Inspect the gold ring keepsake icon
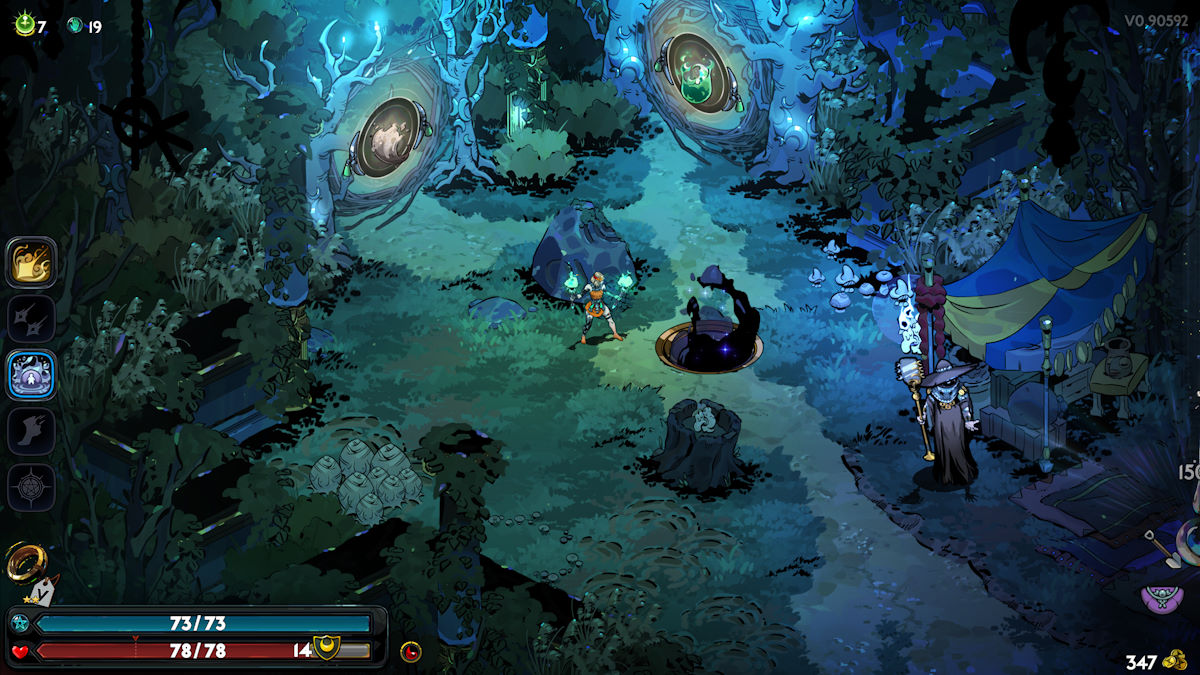The width and height of the screenshot is (1200, 675). [24, 562]
